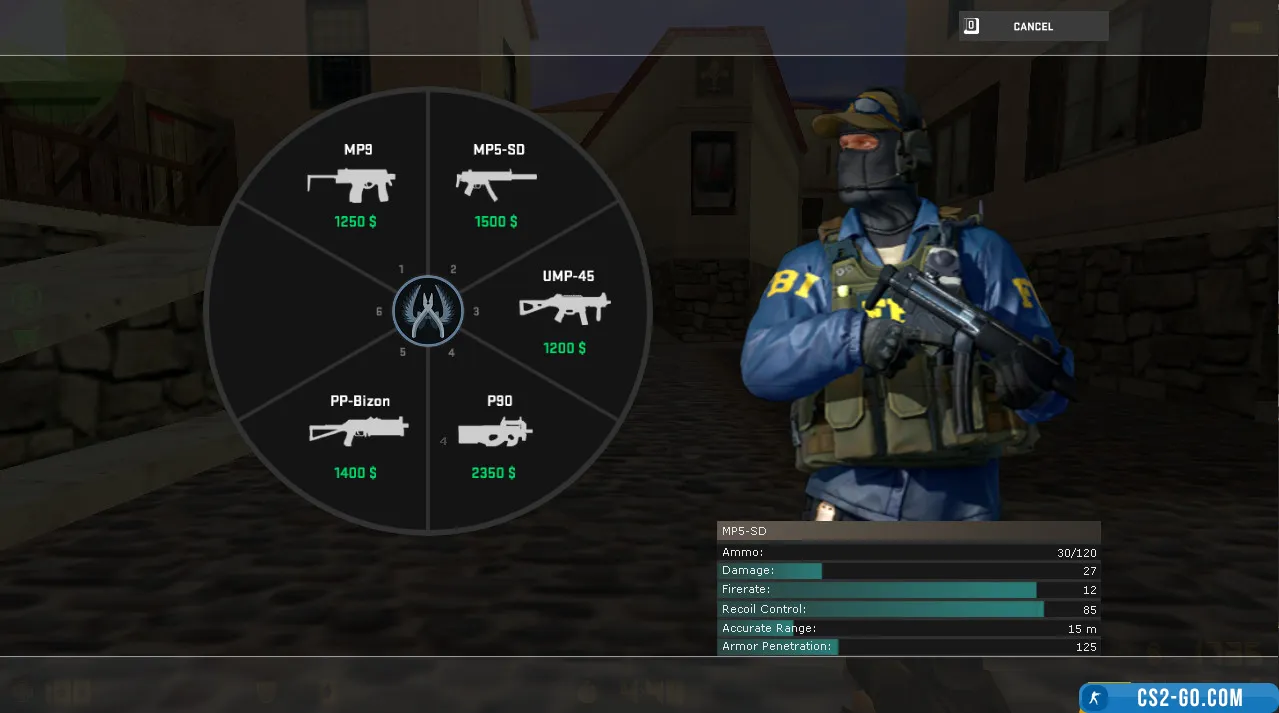Screen dimensions: 1279x713
Task: Click the center emblem of the buy wheel
Action: 428,311
